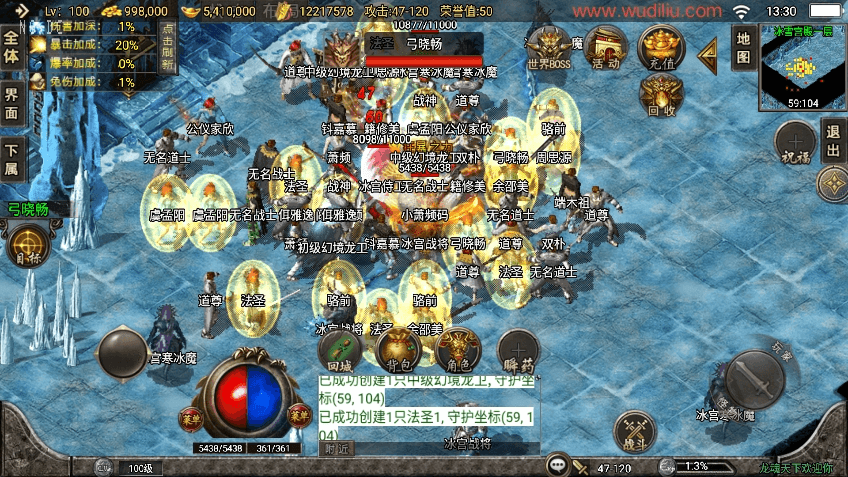Open the 活动 events icon

coord(606,48)
